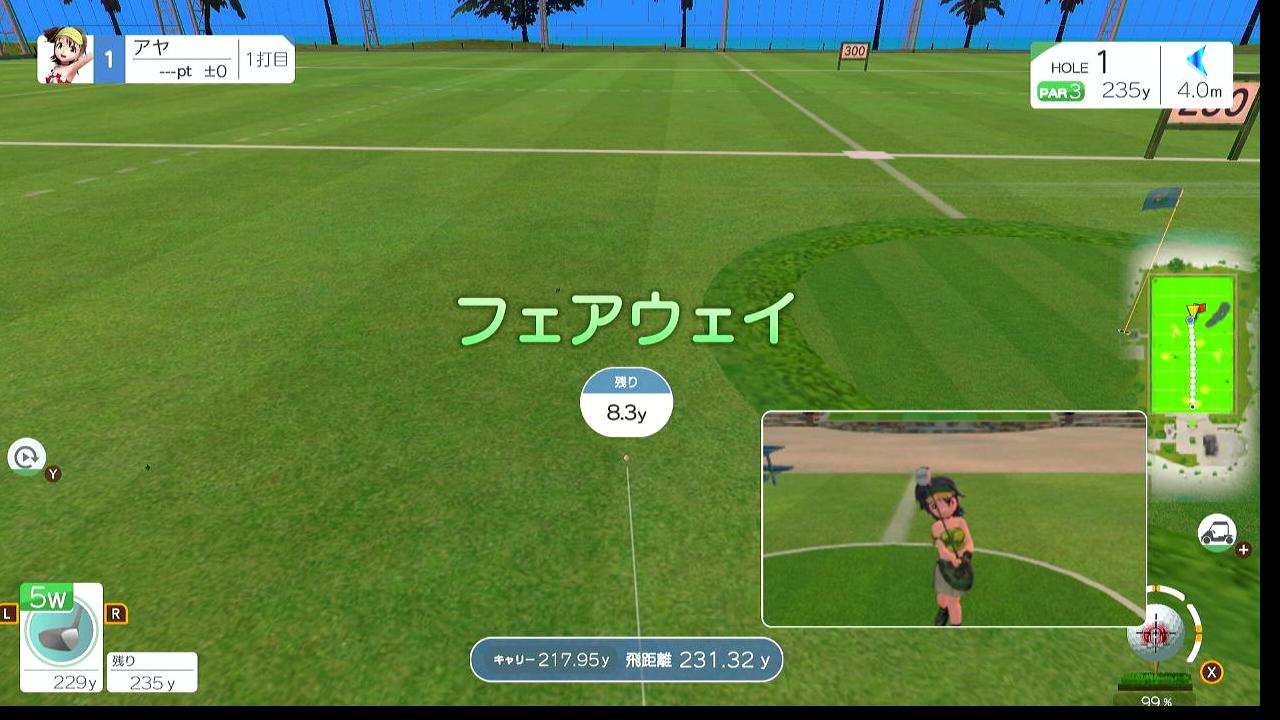This screenshot has height=720, width=1280.
Task: Select the golf ball impact point icon
Action: pyautogui.click(x=1155, y=632)
